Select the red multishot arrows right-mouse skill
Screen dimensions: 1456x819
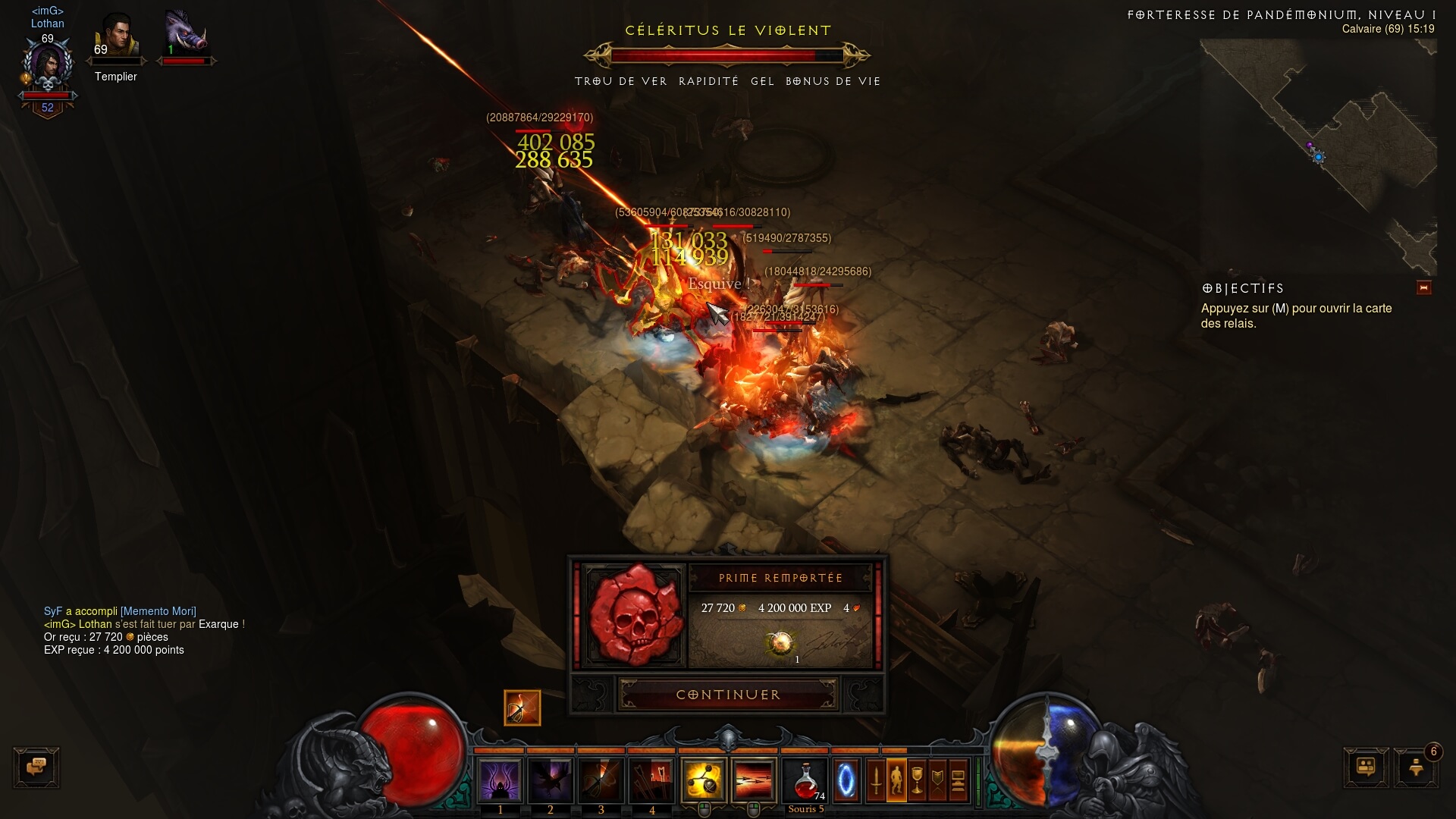pyautogui.click(x=754, y=780)
